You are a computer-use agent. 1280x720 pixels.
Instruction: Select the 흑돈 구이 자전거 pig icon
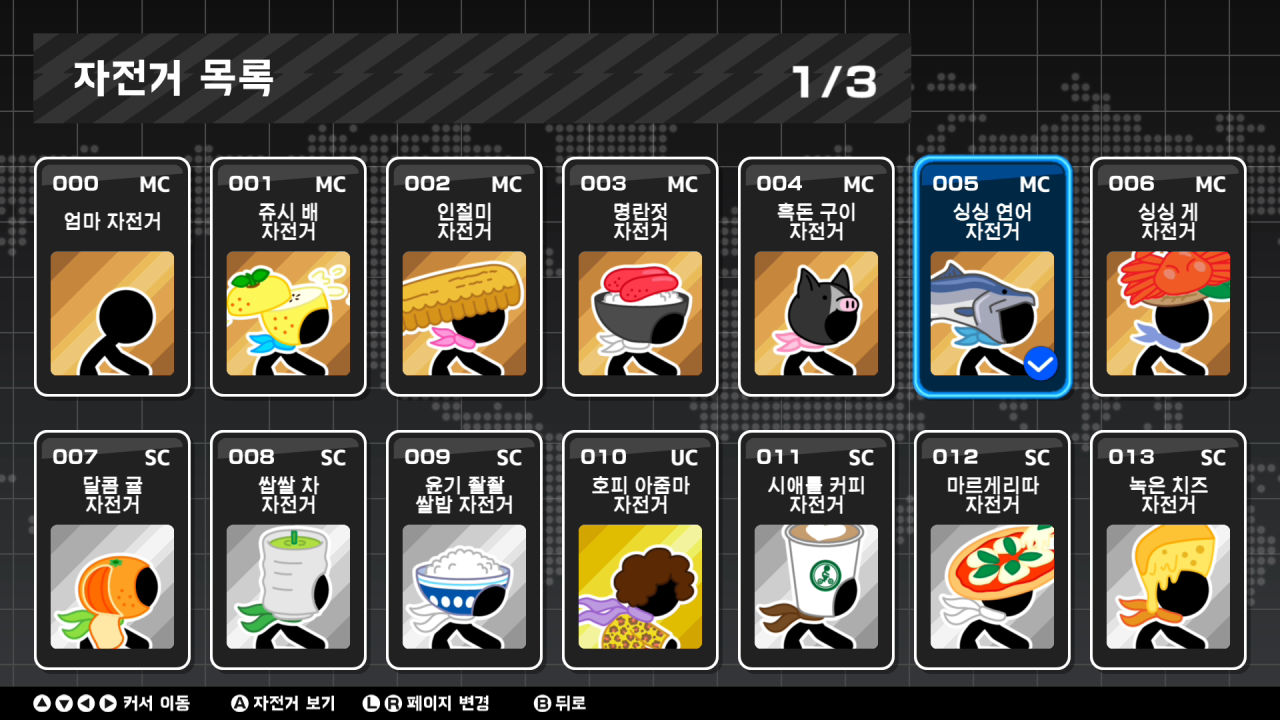tap(816, 313)
